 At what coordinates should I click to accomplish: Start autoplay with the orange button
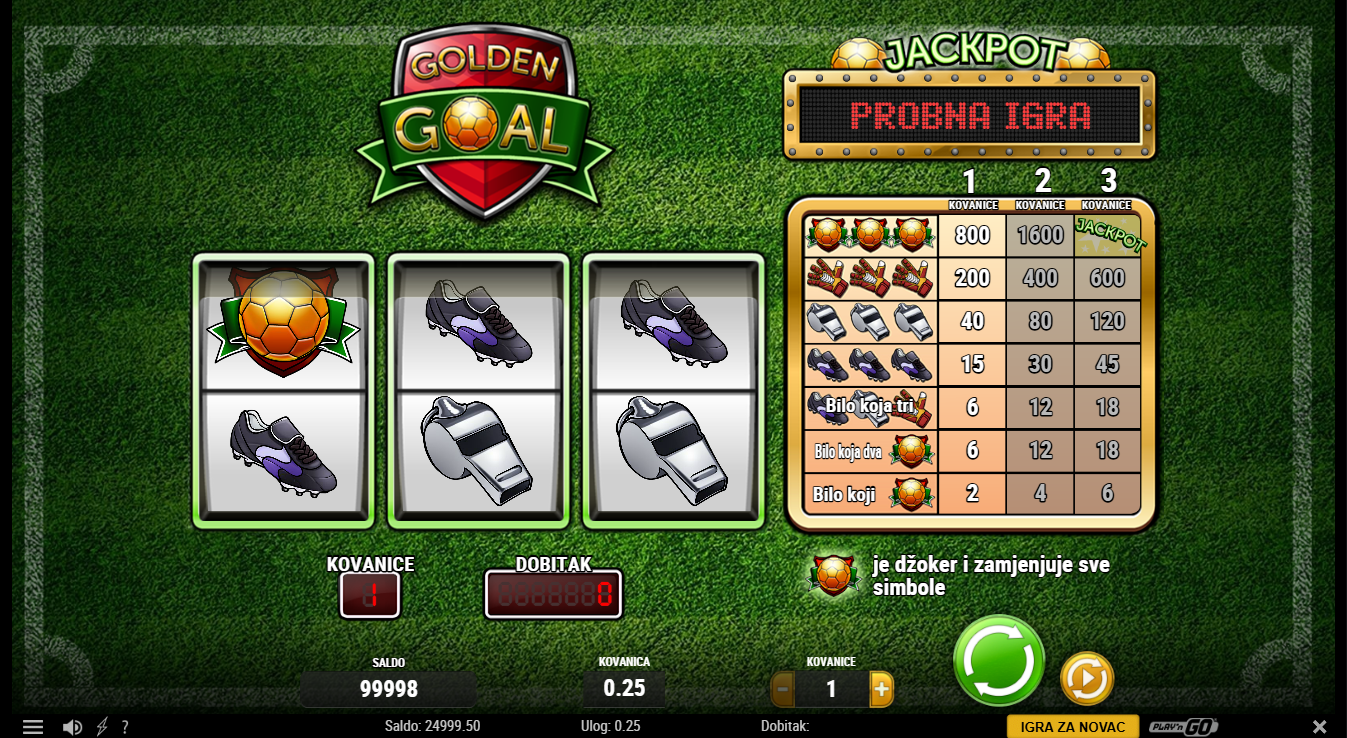(1086, 679)
